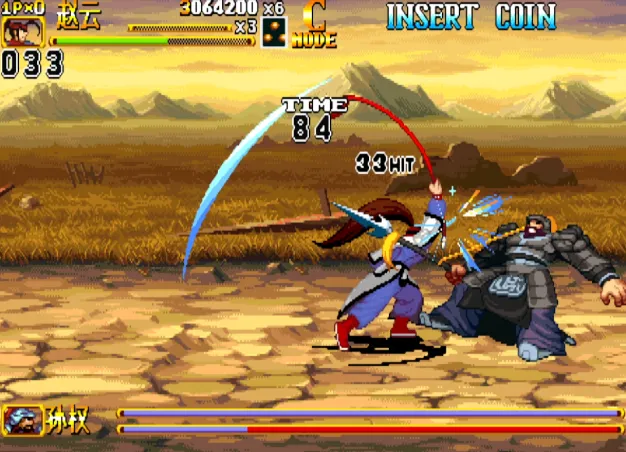Click the boss portrait of Sun Quan
This screenshot has width=626, height=452.
point(23,420)
